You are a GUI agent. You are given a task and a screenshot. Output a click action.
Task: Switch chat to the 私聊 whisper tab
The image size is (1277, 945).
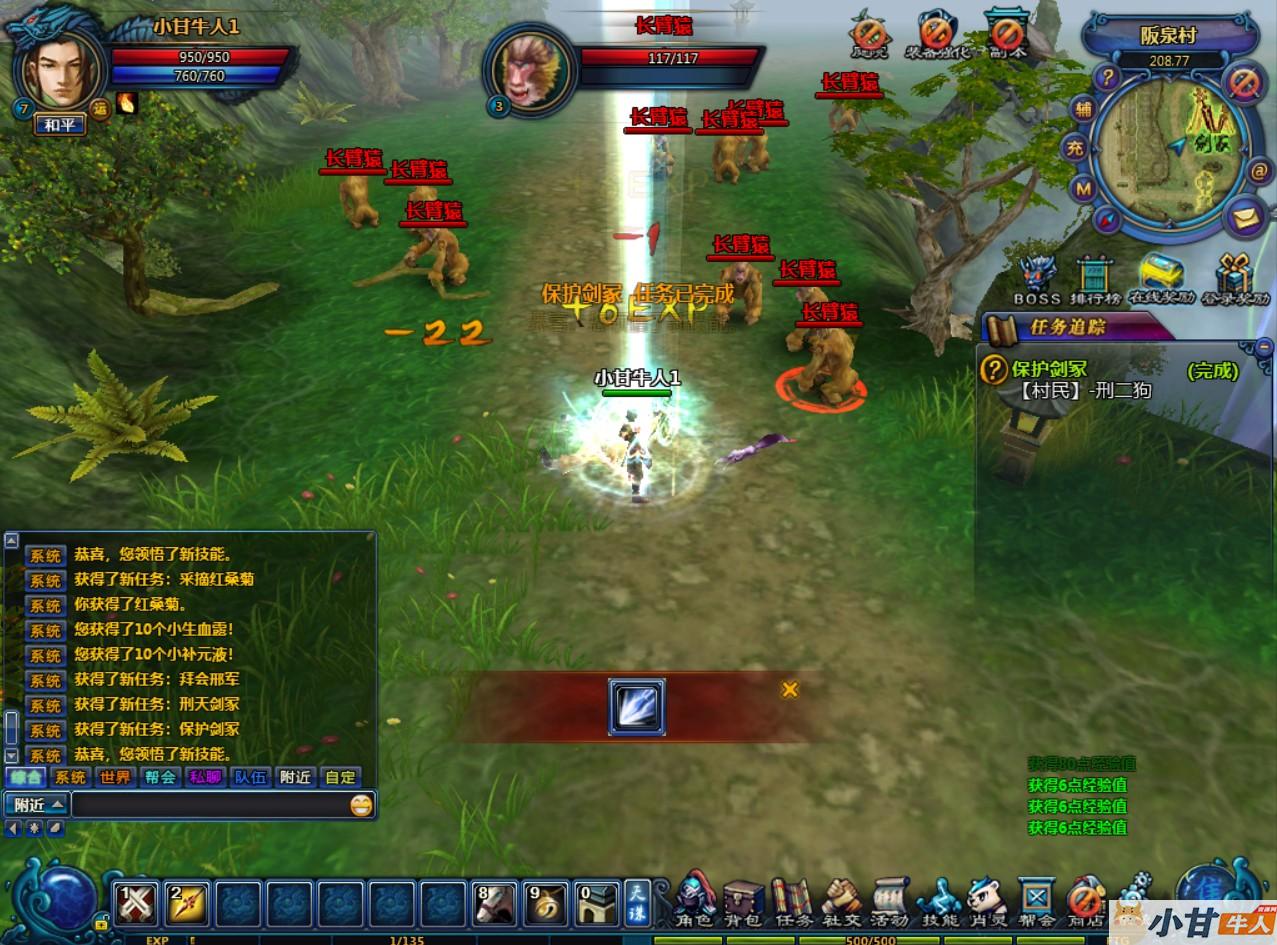tap(205, 777)
